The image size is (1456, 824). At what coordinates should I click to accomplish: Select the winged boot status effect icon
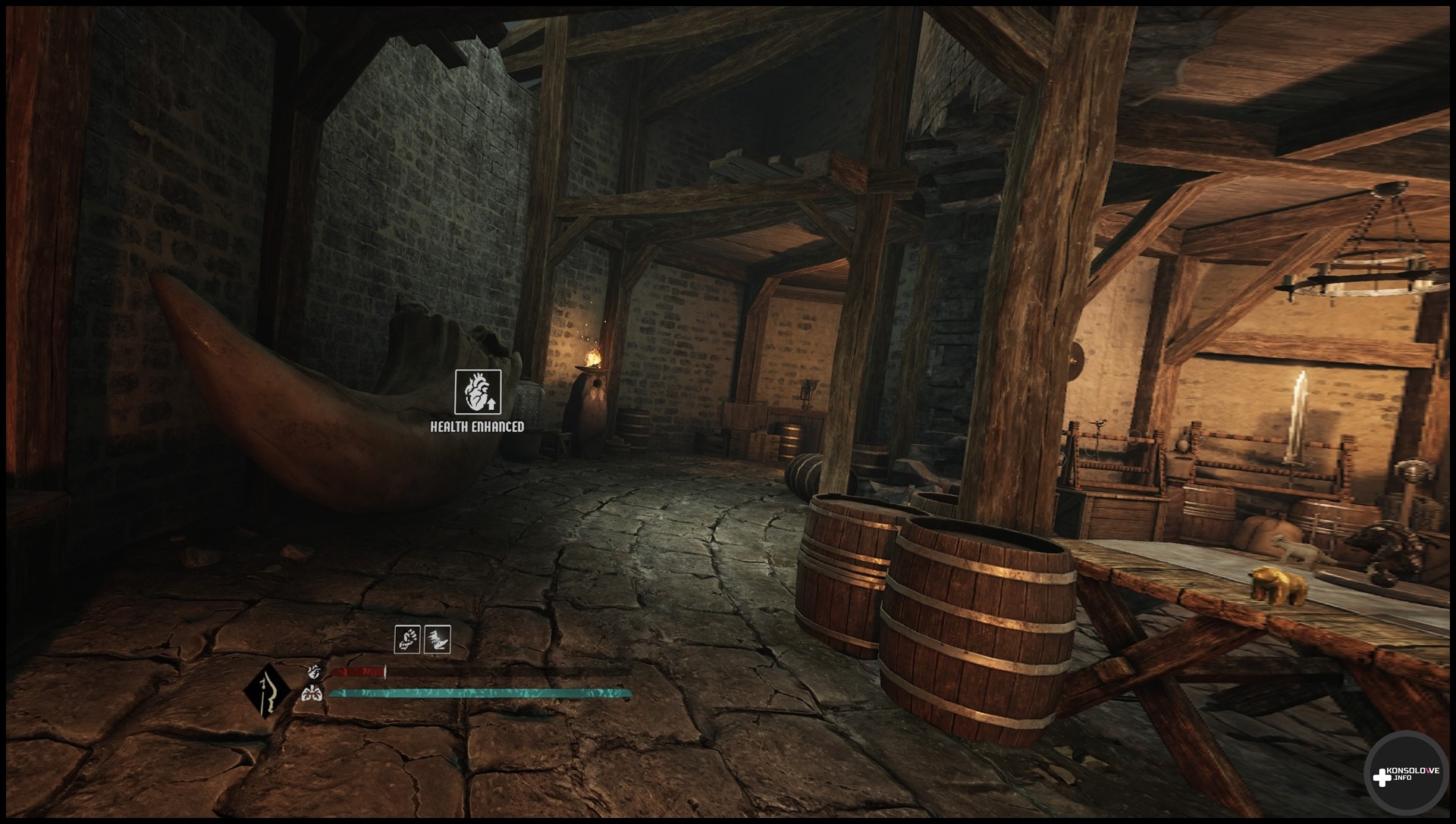click(x=438, y=639)
